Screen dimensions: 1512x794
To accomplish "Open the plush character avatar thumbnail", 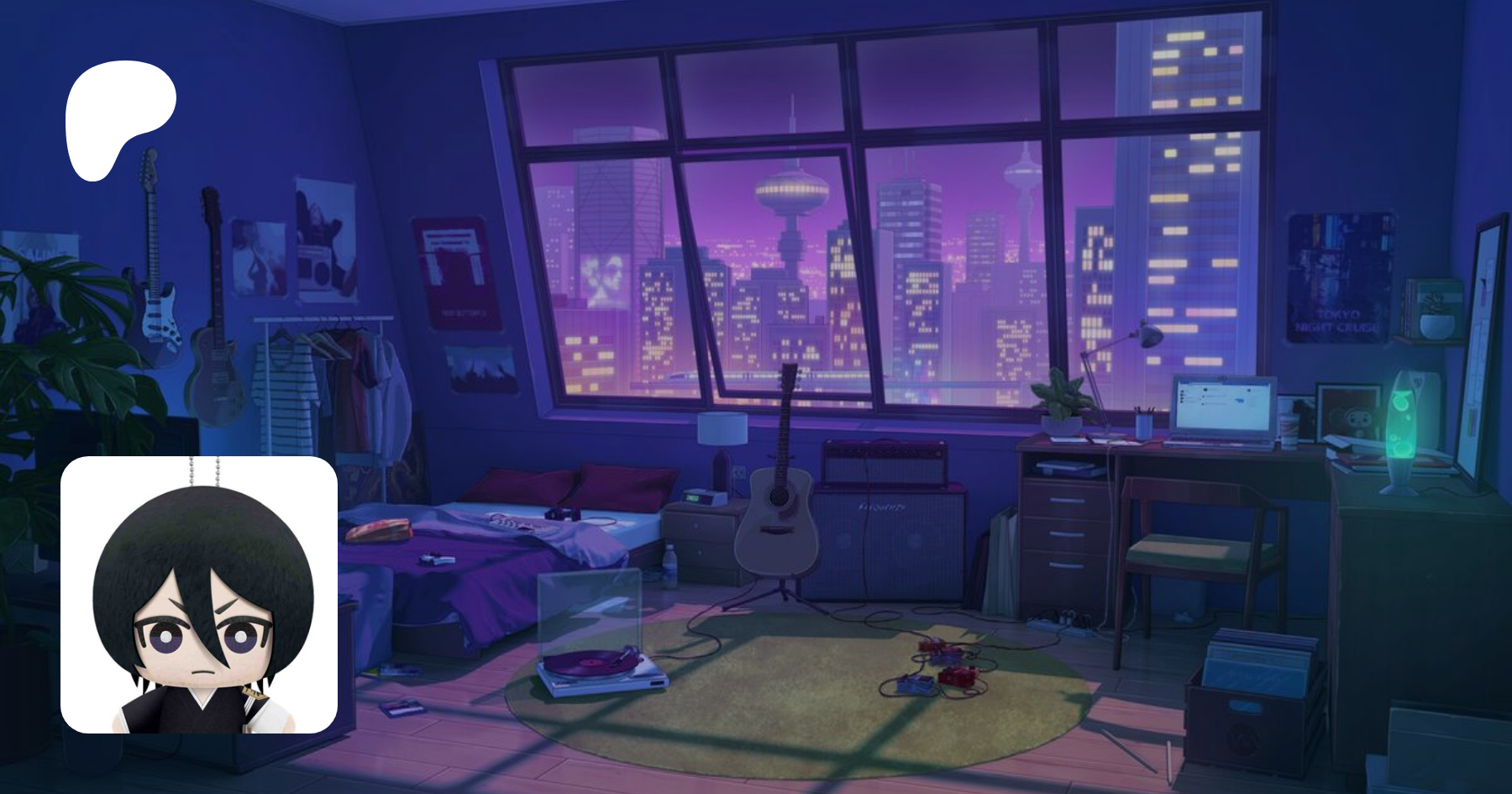I will coord(199,595).
